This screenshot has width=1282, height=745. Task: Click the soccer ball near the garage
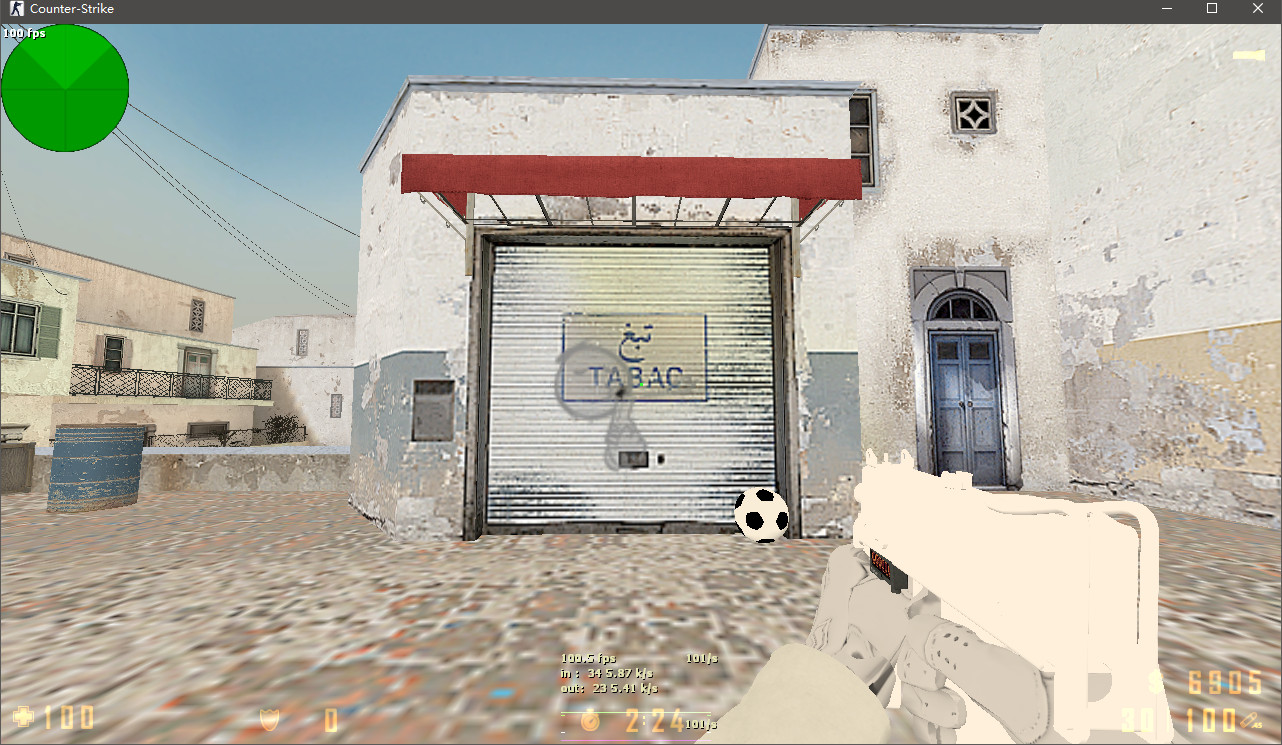point(761,512)
